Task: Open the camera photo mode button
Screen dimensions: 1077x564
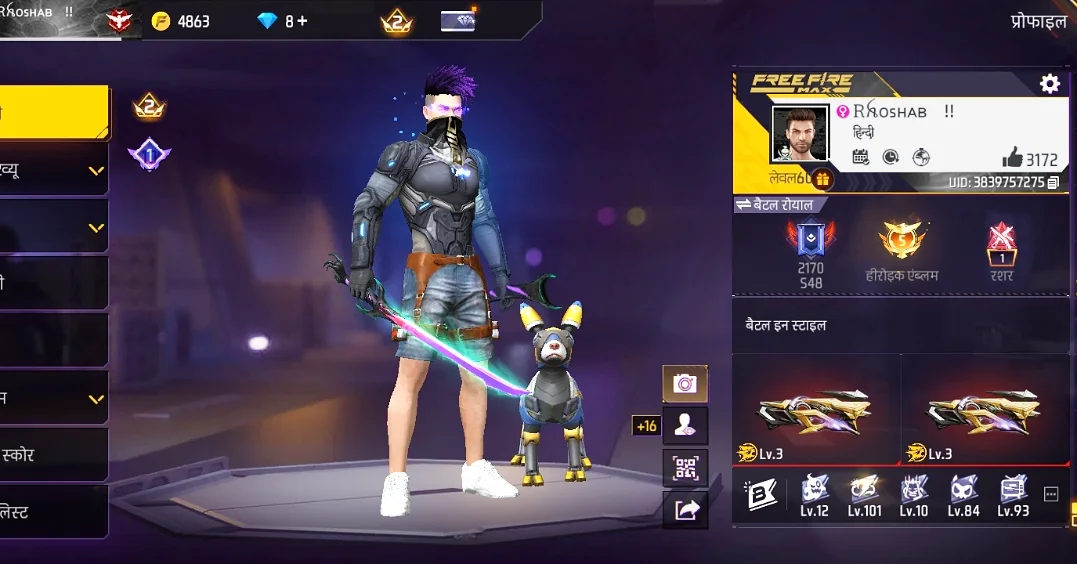Action: coord(685,383)
